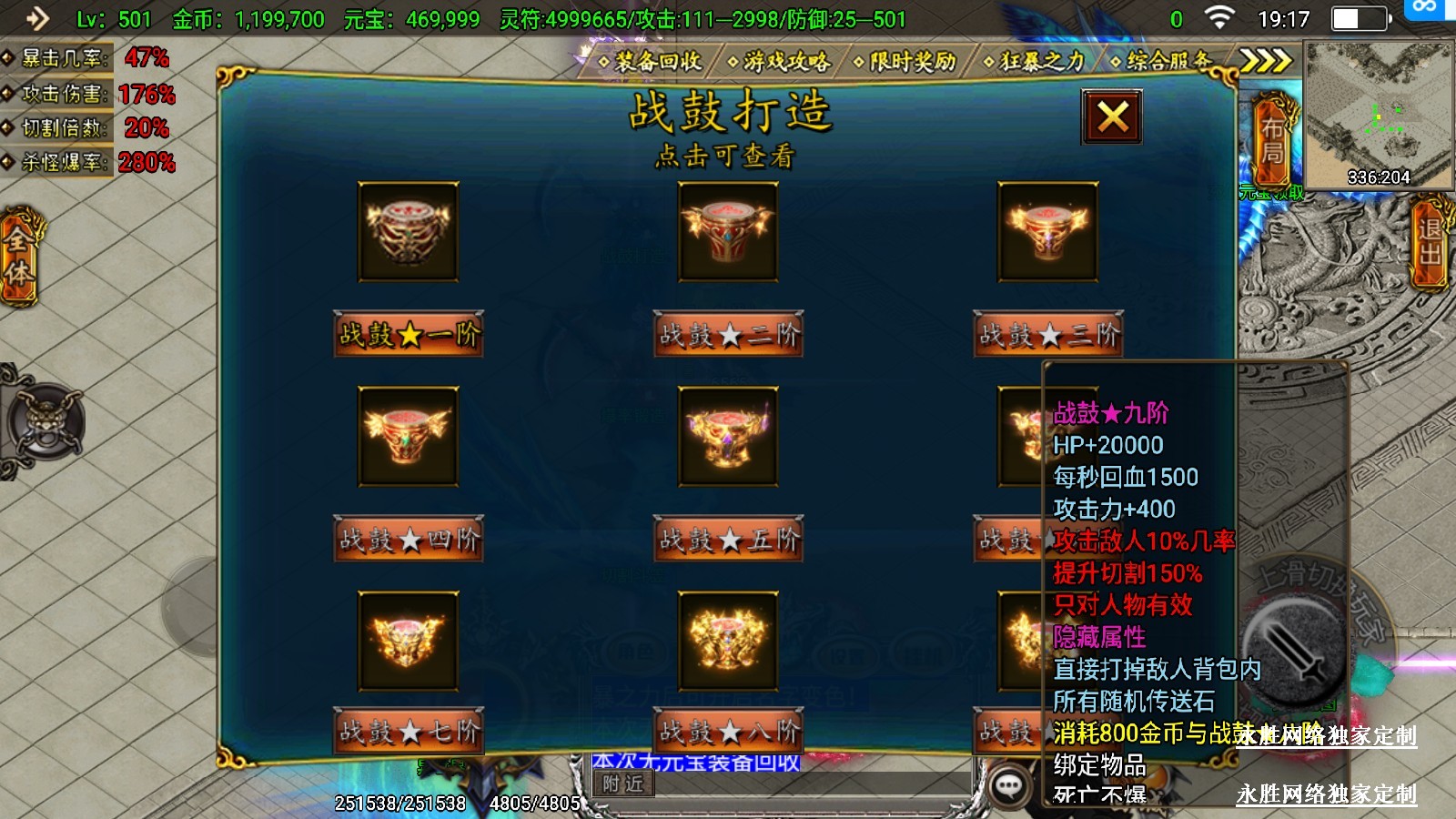Screen dimensions: 1456x819
Task: Click the 战鼓★三阶 button
Action: (x=1048, y=335)
